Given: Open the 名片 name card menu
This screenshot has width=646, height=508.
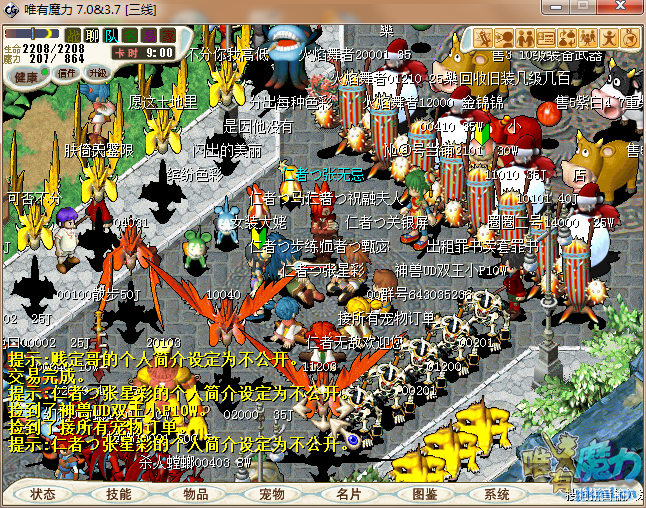Looking at the screenshot, I should click(348, 494).
